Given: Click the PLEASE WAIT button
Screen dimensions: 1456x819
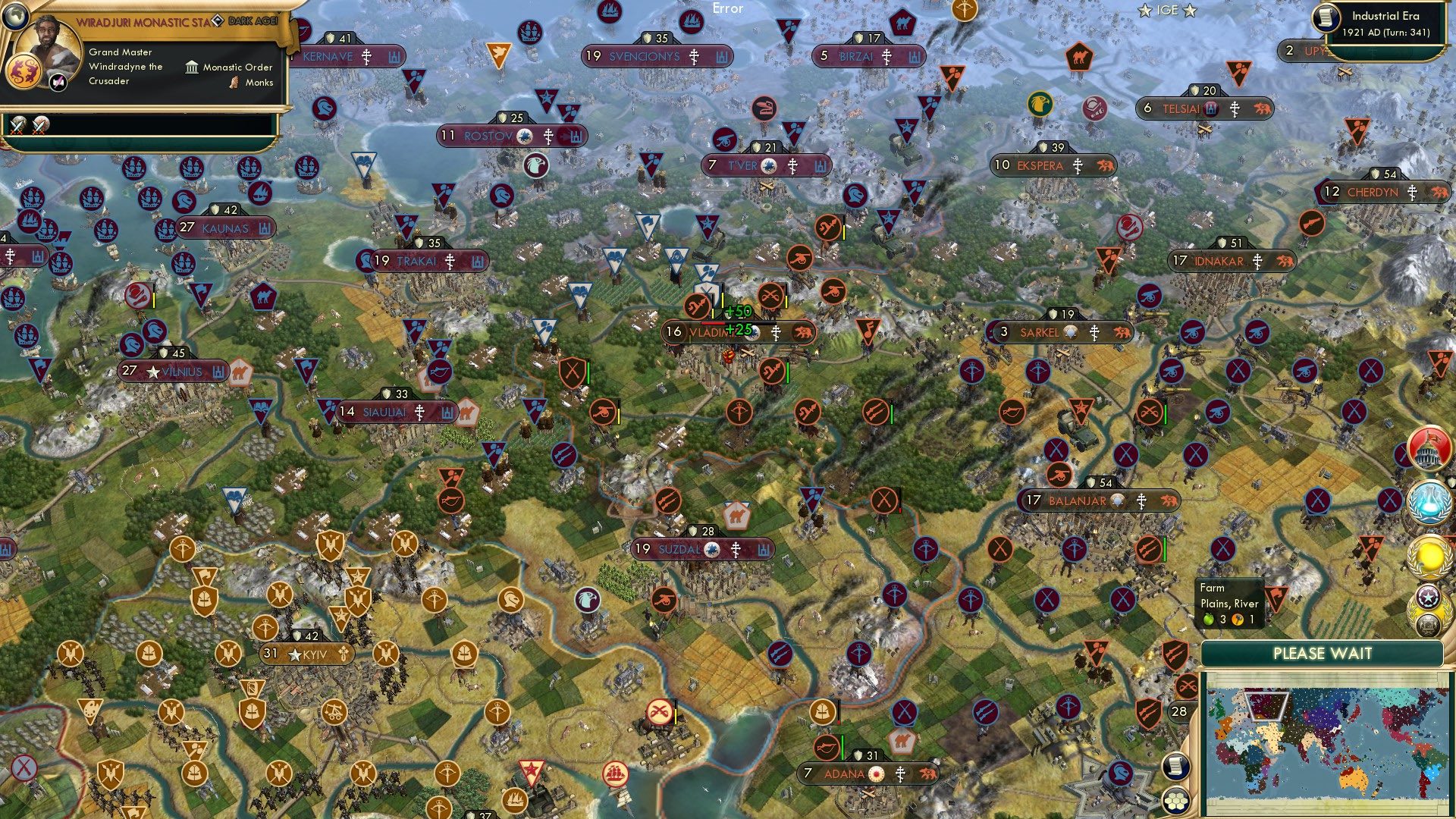Looking at the screenshot, I should [1324, 653].
